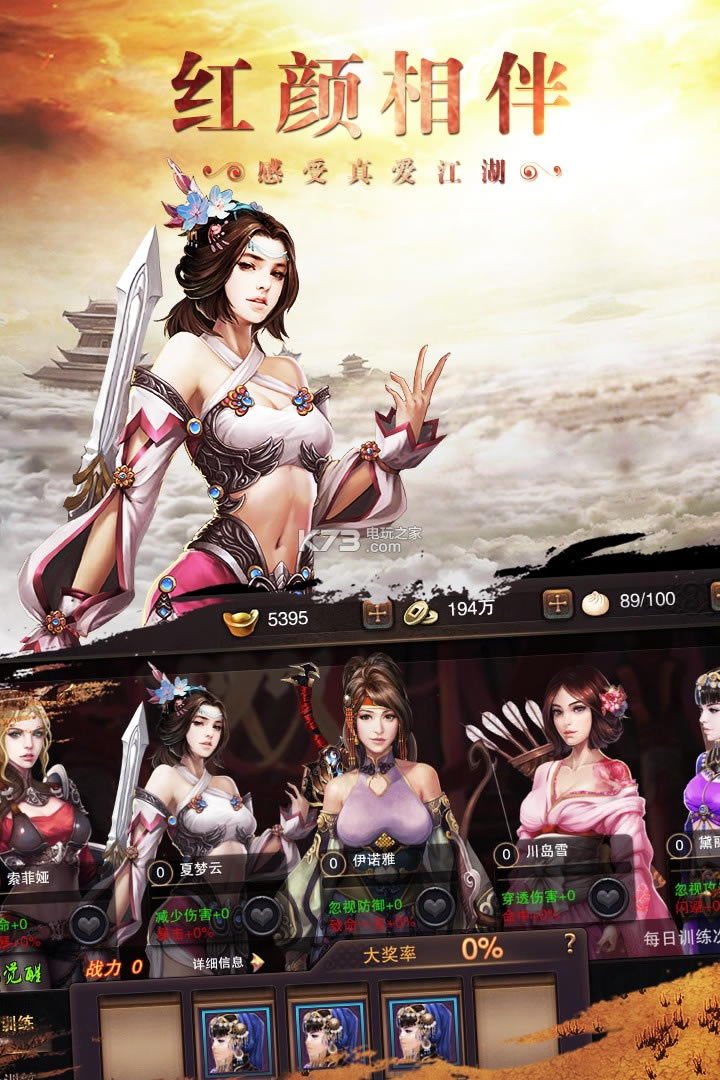Add ingots with plus button after 5395
720x1080 pixels.
[x=377, y=613]
